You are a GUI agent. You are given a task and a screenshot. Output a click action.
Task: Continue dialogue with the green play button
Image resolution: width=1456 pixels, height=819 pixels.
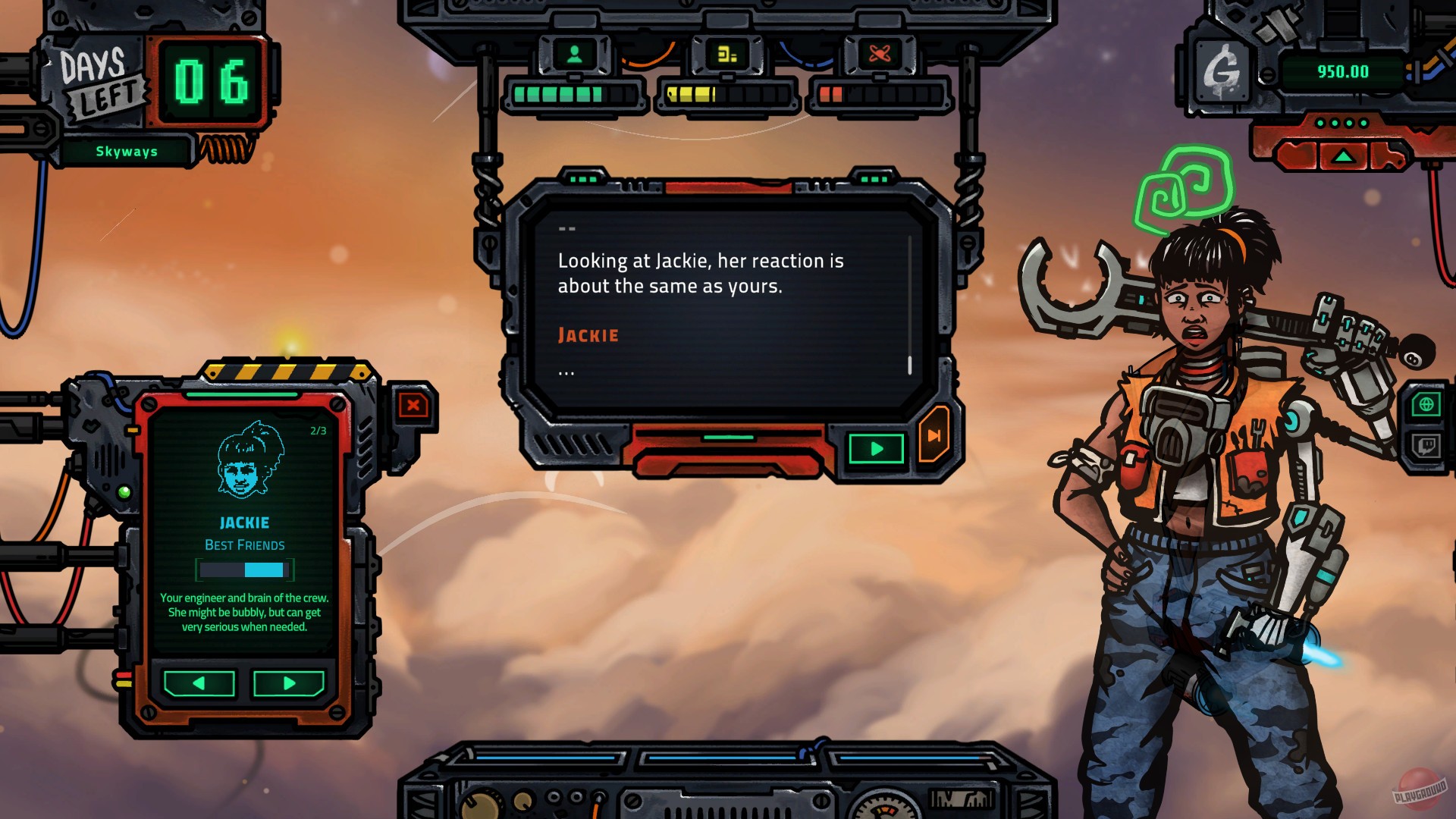(x=876, y=448)
